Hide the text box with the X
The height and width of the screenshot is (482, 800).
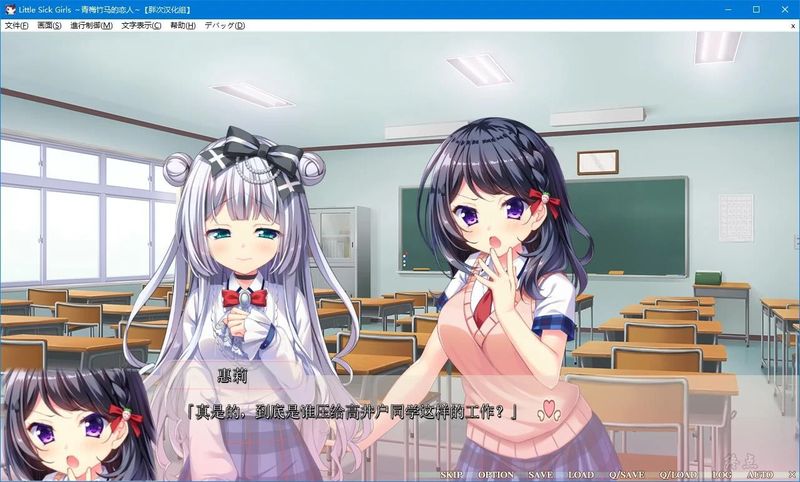pos(788,475)
